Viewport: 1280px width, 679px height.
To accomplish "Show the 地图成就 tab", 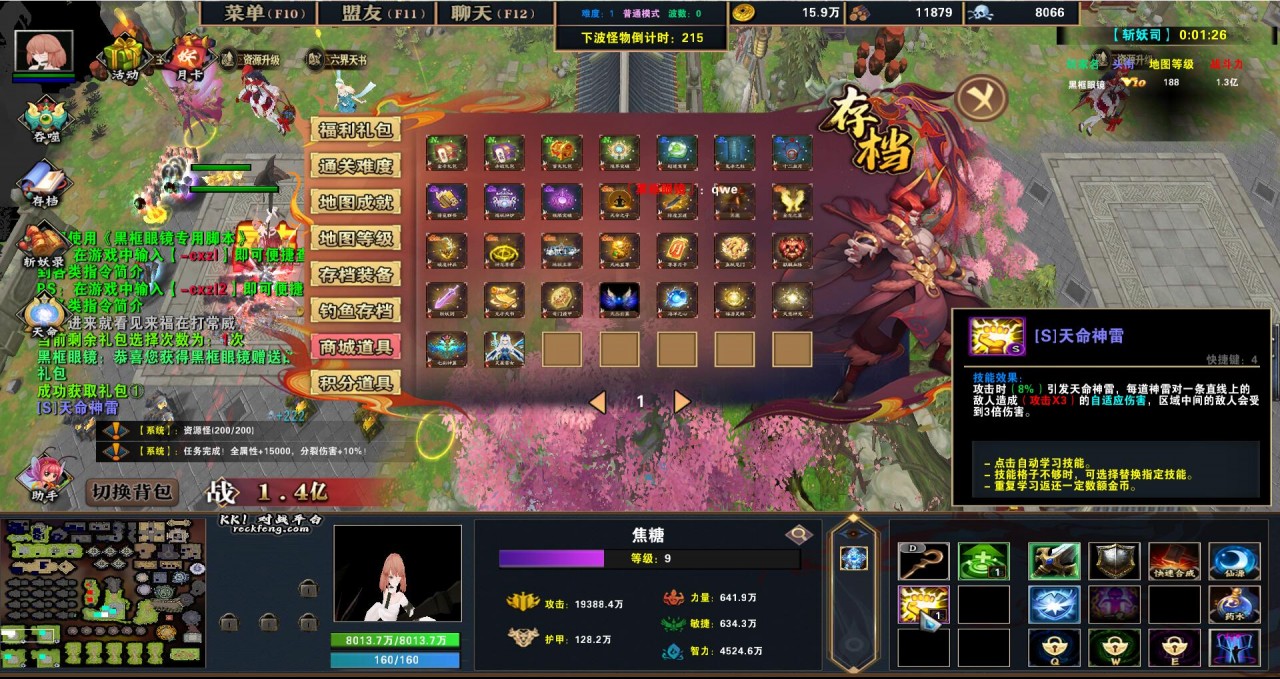I will coord(355,202).
